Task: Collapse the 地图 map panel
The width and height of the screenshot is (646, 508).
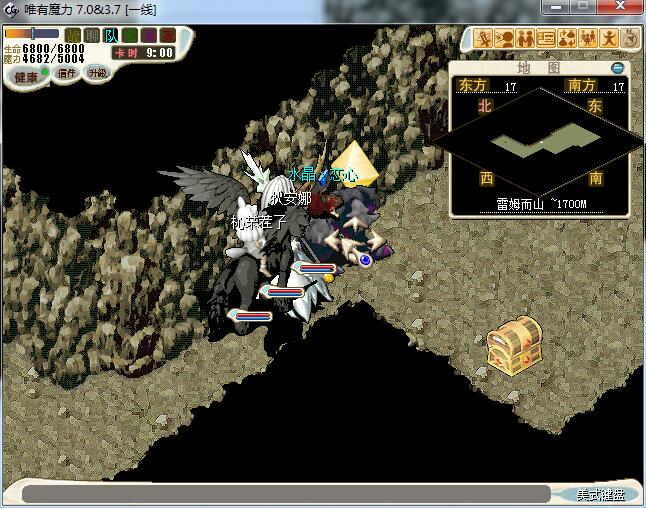Action: (x=617, y=68)
